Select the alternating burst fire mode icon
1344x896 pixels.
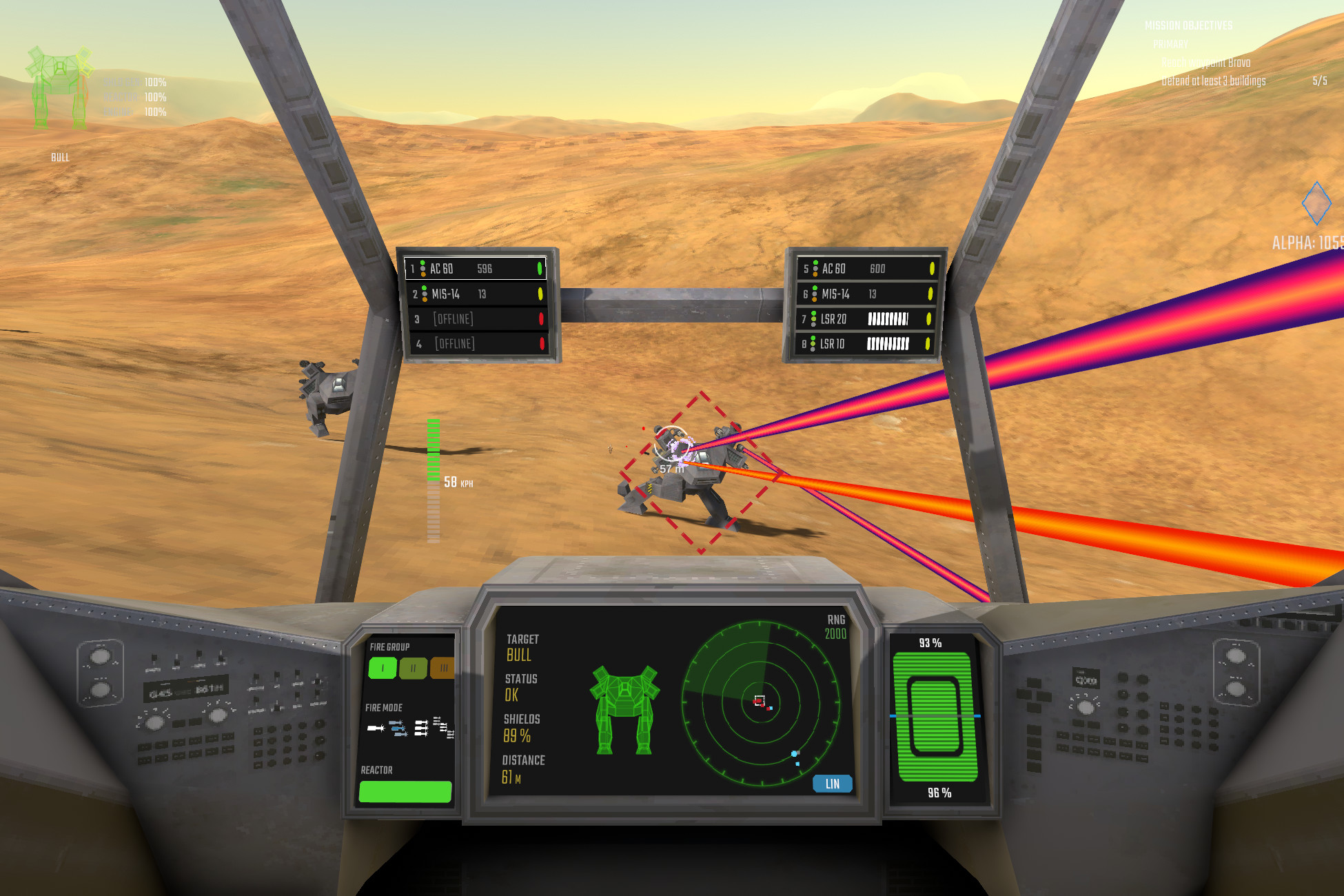click(x=398, y=729)
